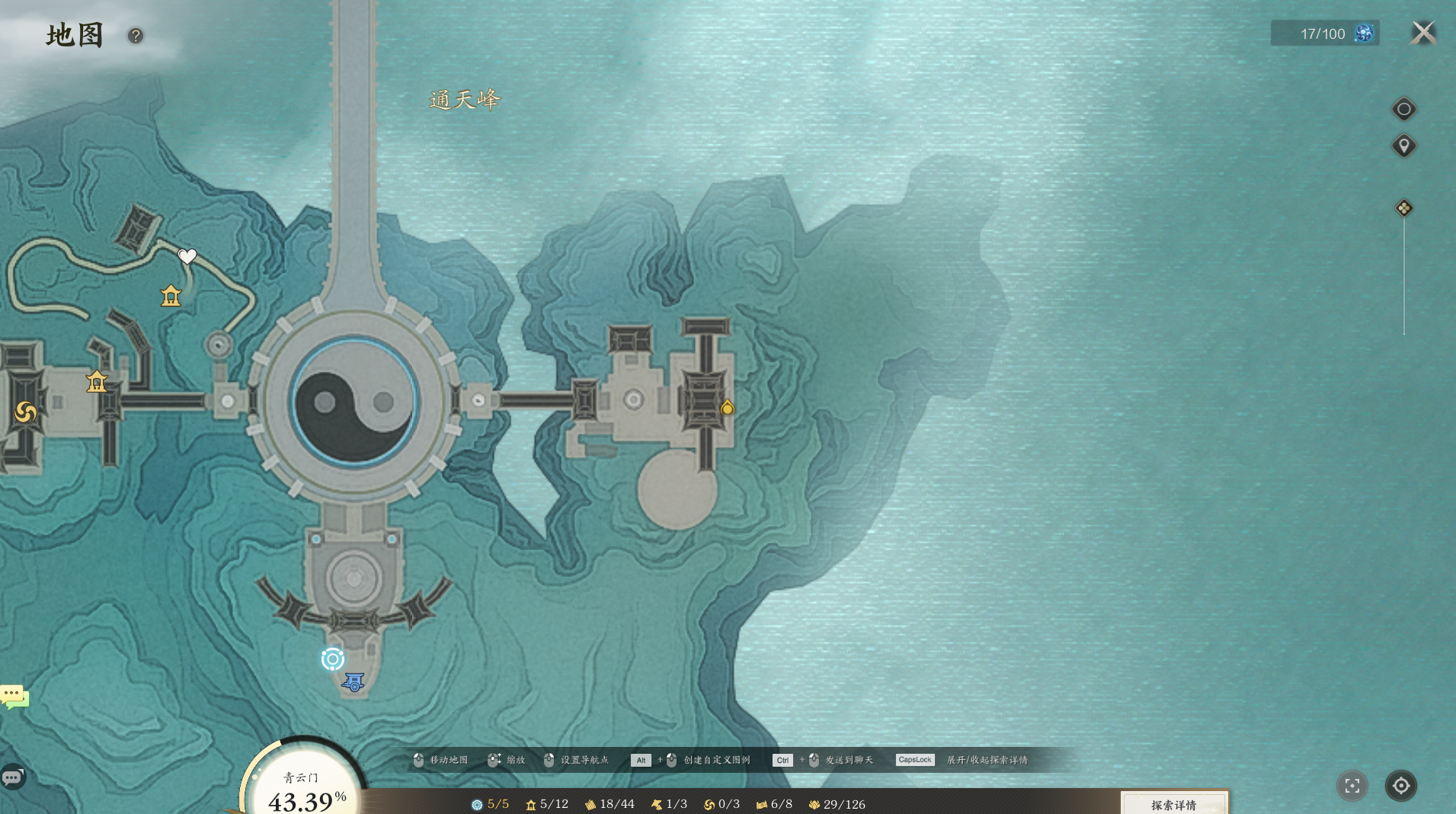Select the blue cart map marker
1456x814 pixels.
point(354,682)
